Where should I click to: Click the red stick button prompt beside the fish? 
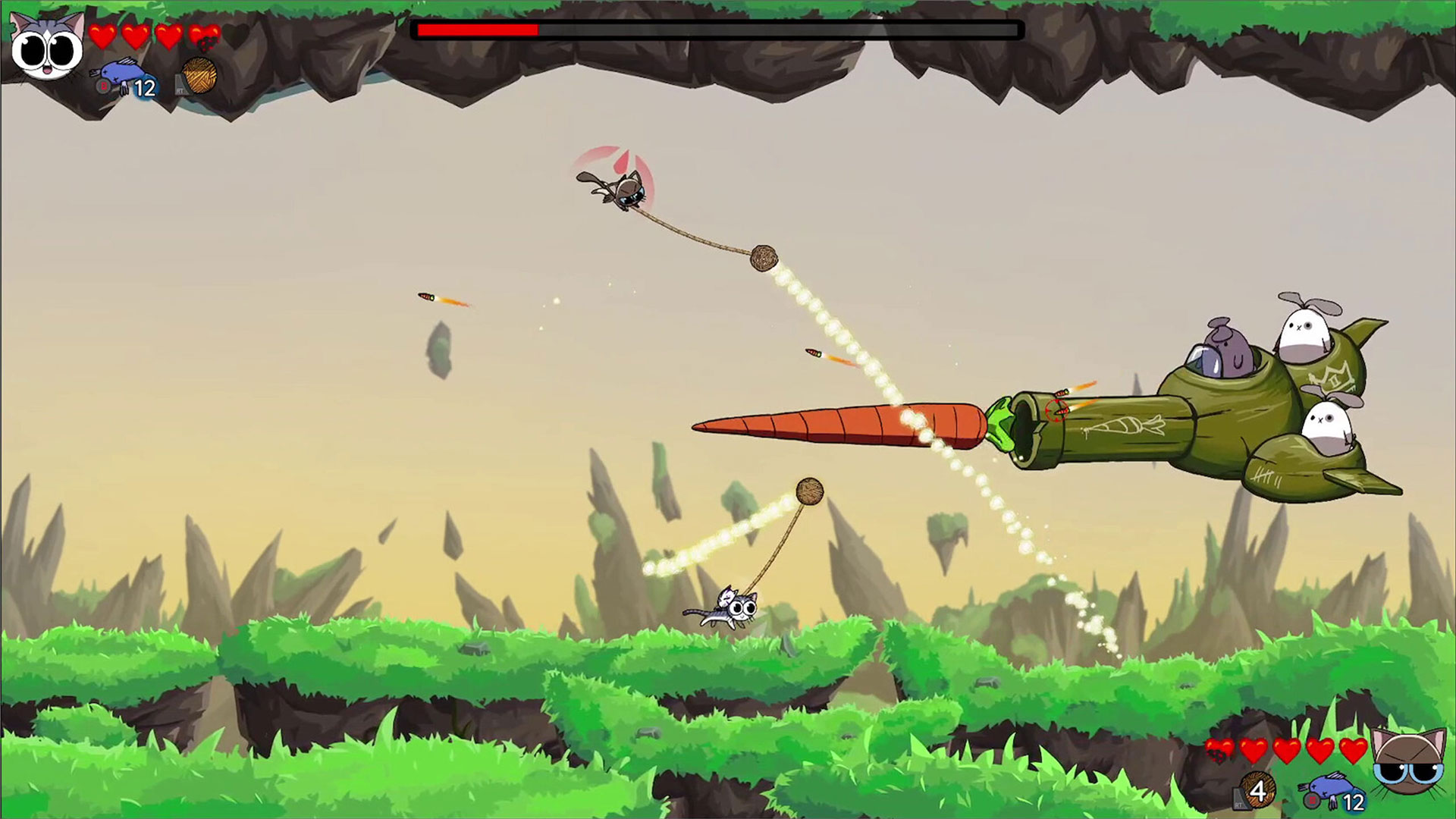(102, 87)
